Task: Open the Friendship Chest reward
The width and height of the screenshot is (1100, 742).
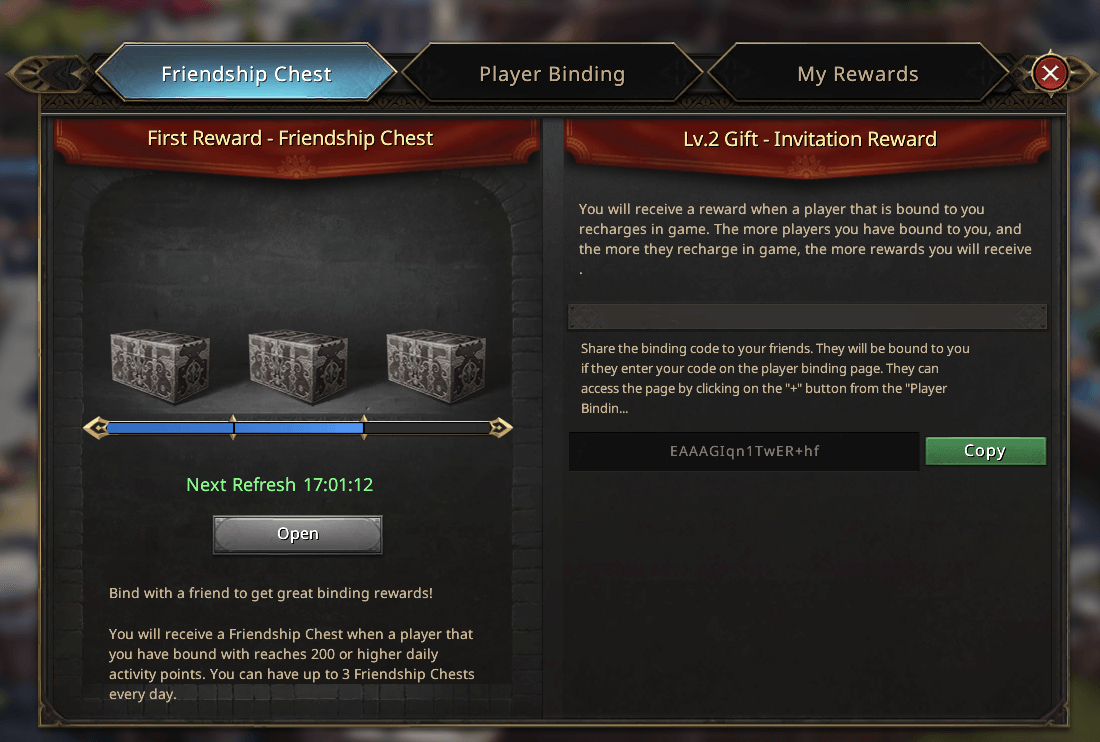Action: (x=297, y=534)
